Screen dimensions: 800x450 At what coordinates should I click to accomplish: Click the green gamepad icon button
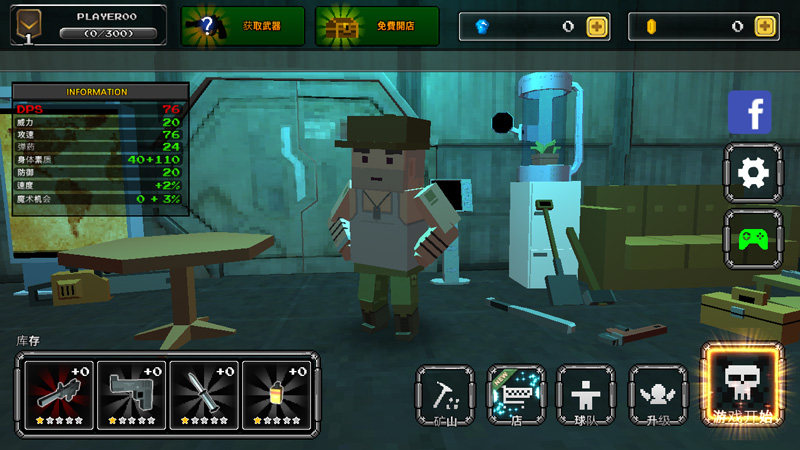[x=749, y=238]
